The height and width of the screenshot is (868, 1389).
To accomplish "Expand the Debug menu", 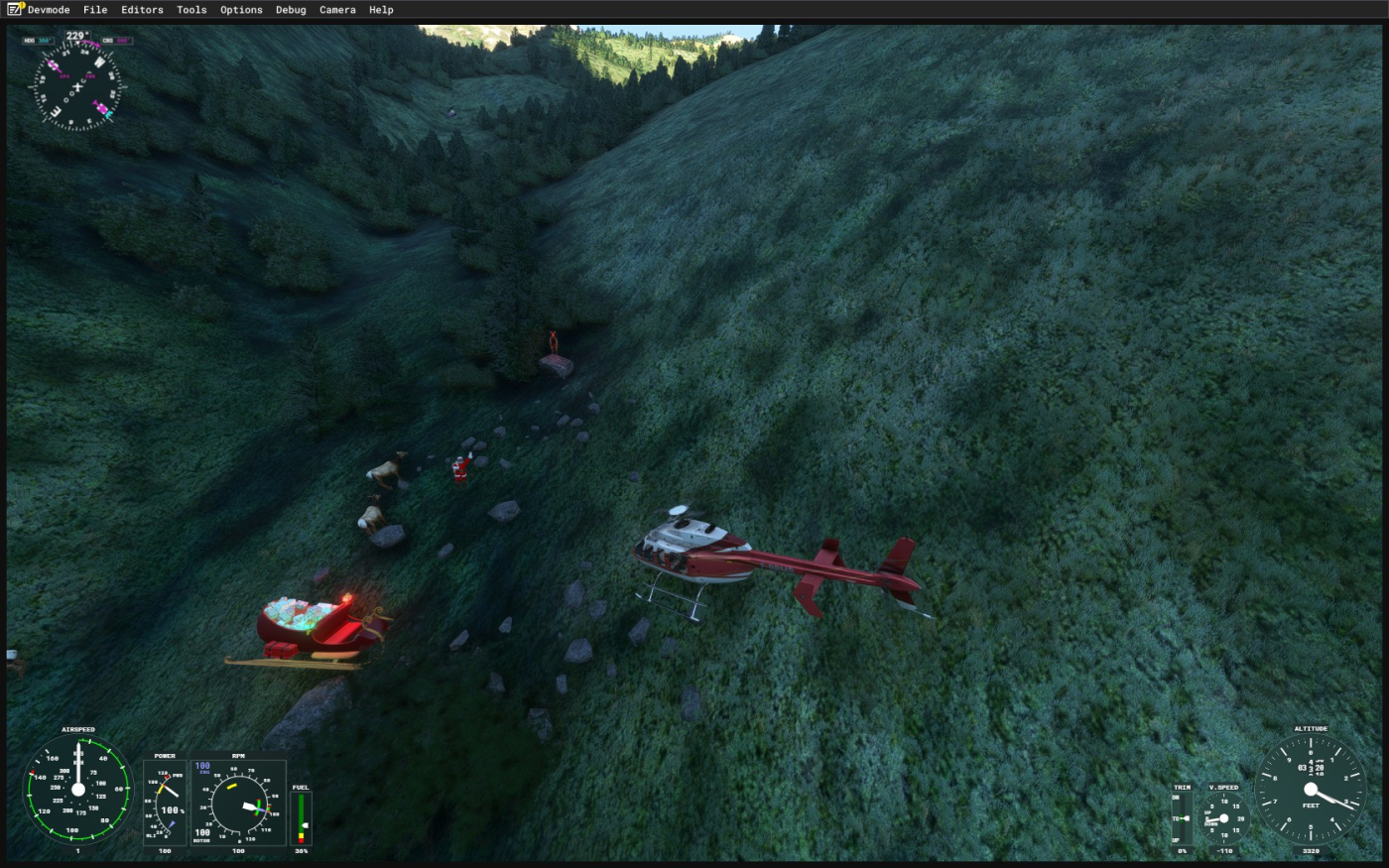I will (x=291, y=10).
